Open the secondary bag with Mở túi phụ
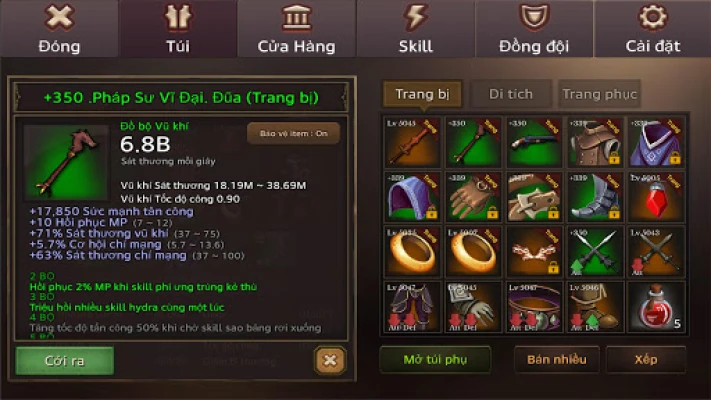Screen dimensions: 711x400 point(435,360)
